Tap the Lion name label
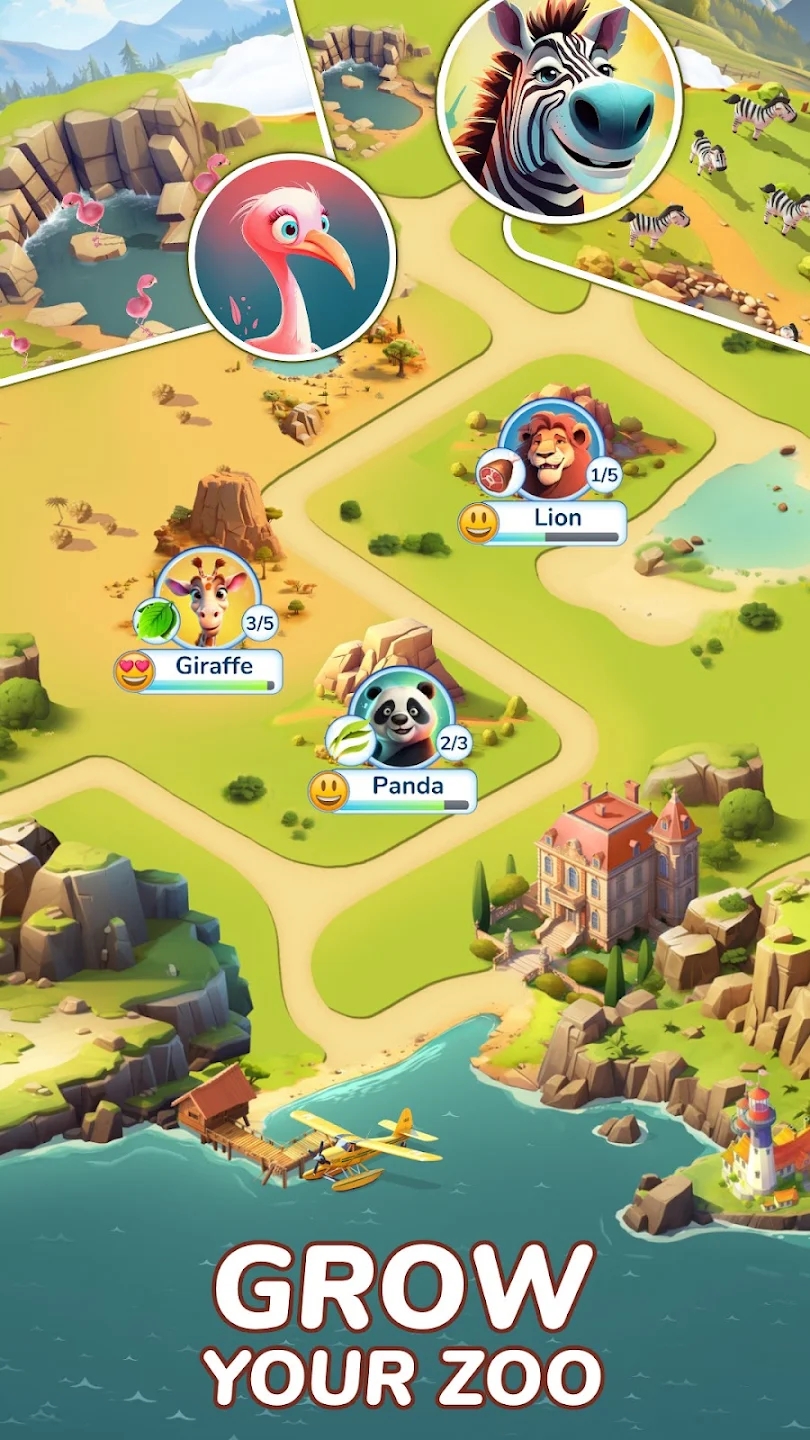This screenshot has width=810, height=1440. 557,519
